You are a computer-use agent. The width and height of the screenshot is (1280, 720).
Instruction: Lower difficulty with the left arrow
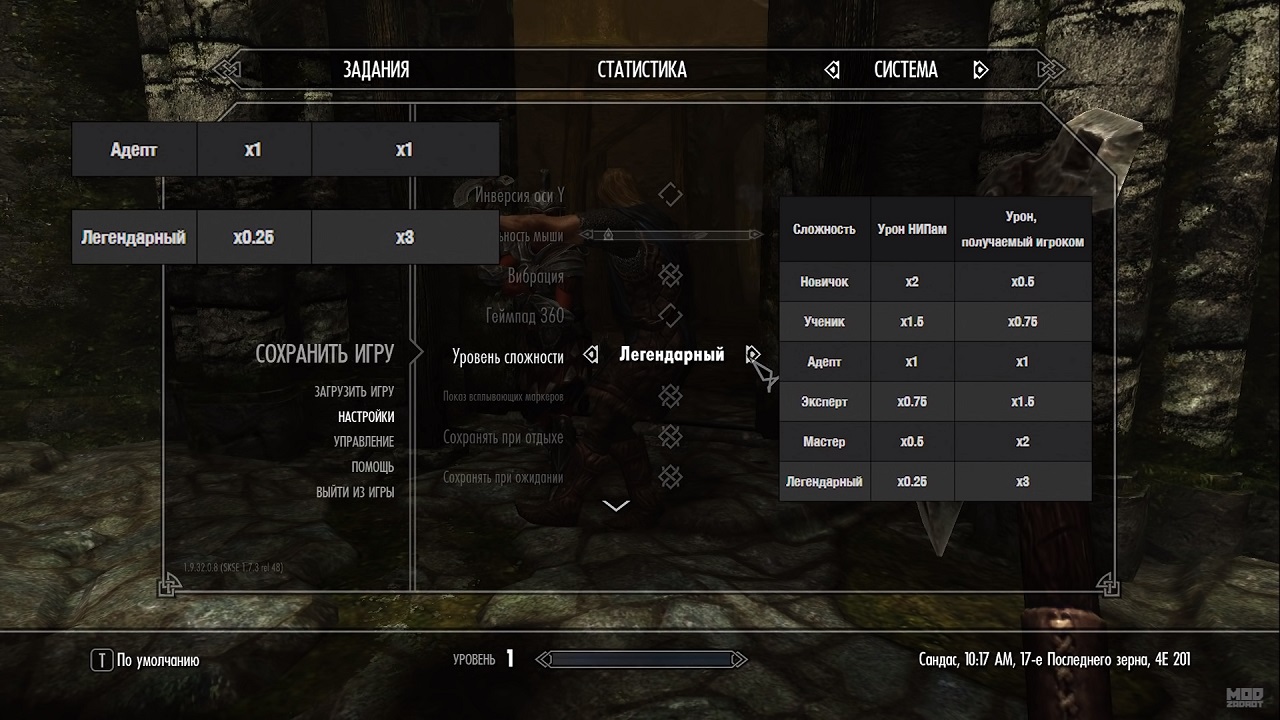(x=591, y=355)
